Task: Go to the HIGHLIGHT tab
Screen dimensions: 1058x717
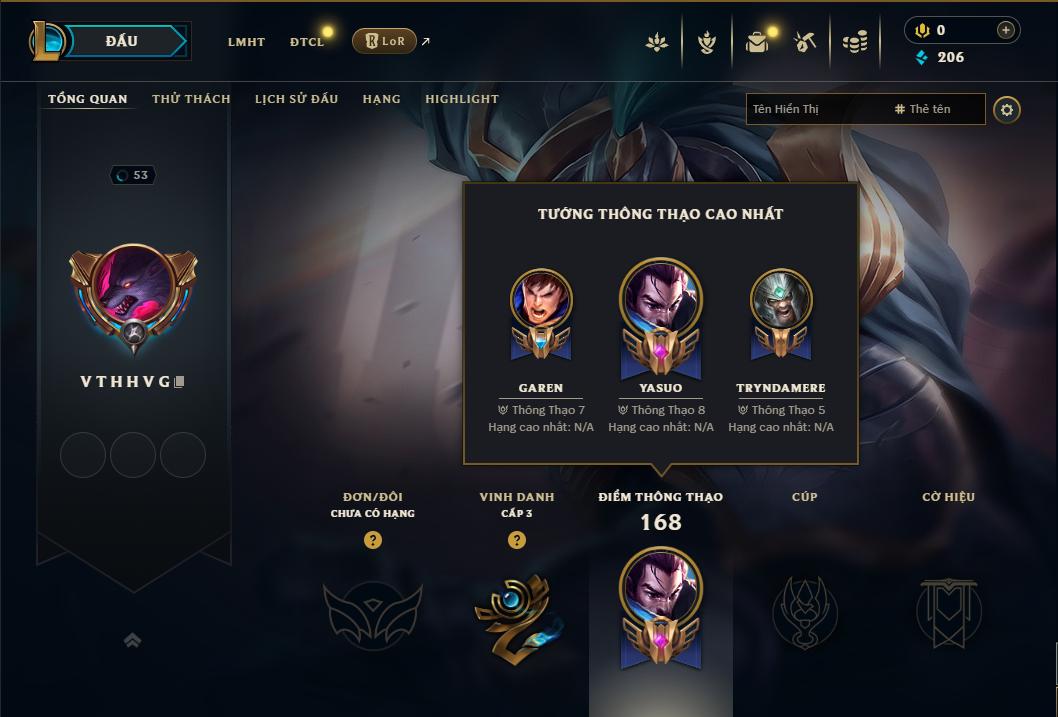Action: point(461,99)
